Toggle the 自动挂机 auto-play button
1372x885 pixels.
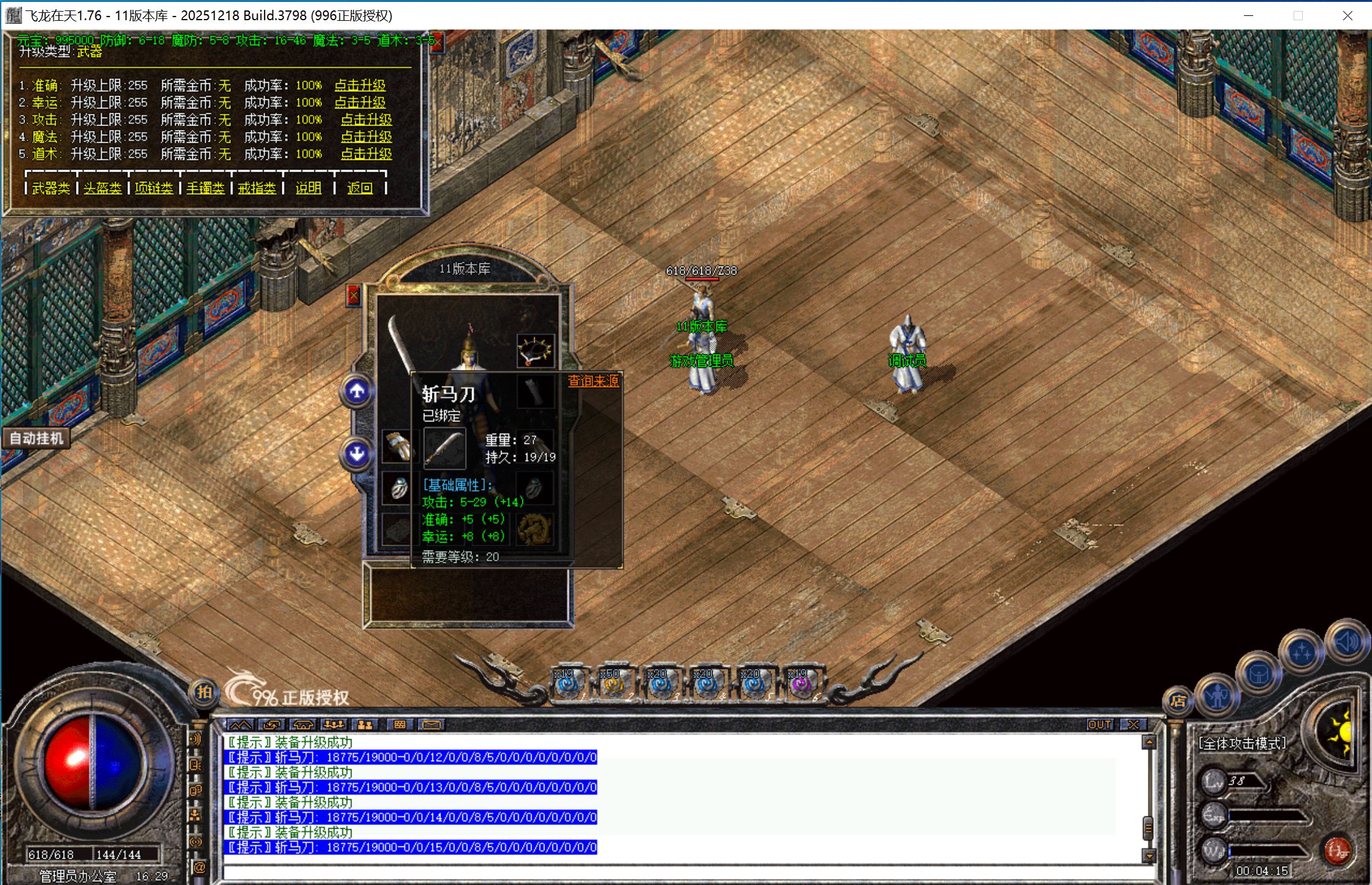click(x=36, y=439)
